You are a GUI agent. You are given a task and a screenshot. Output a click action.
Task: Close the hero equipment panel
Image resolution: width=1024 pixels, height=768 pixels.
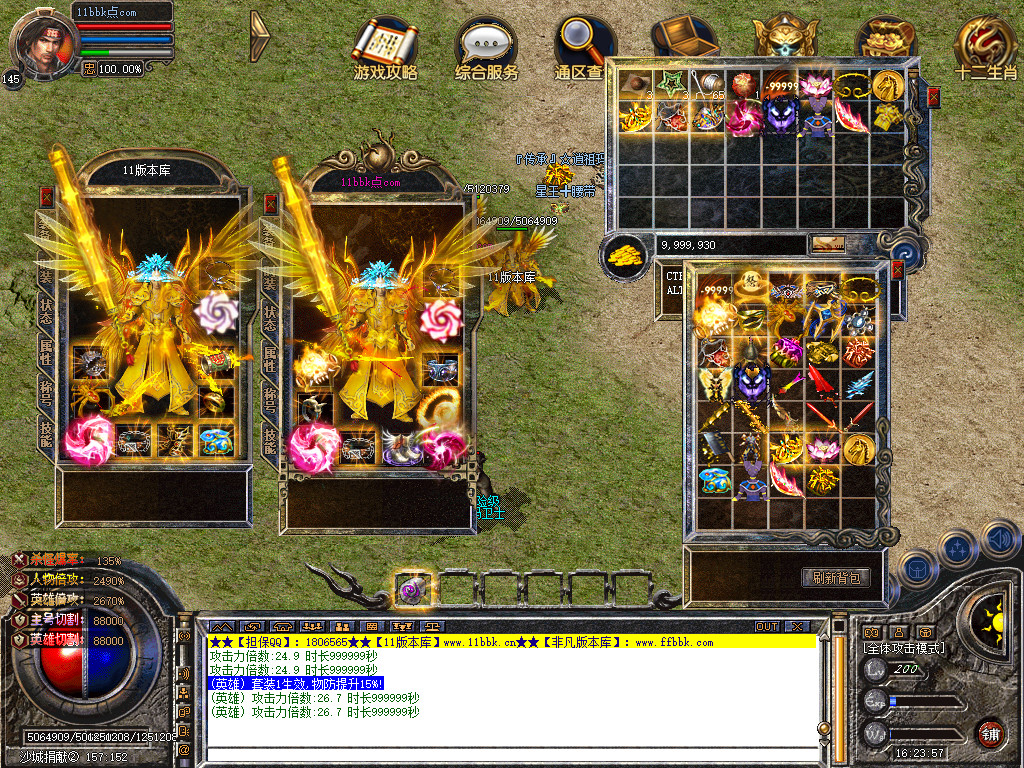coord(270,203)
